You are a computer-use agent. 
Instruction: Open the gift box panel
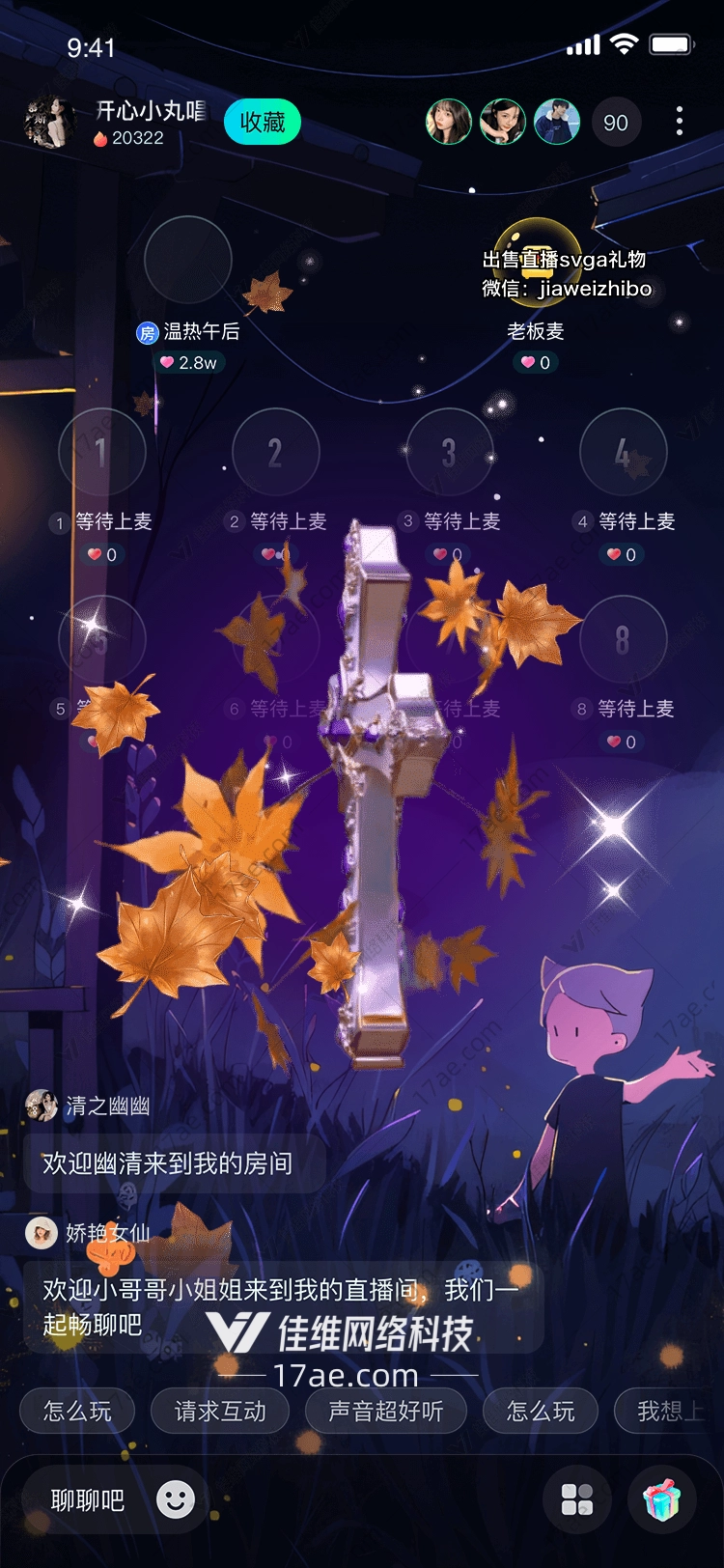pos(662,1499)
